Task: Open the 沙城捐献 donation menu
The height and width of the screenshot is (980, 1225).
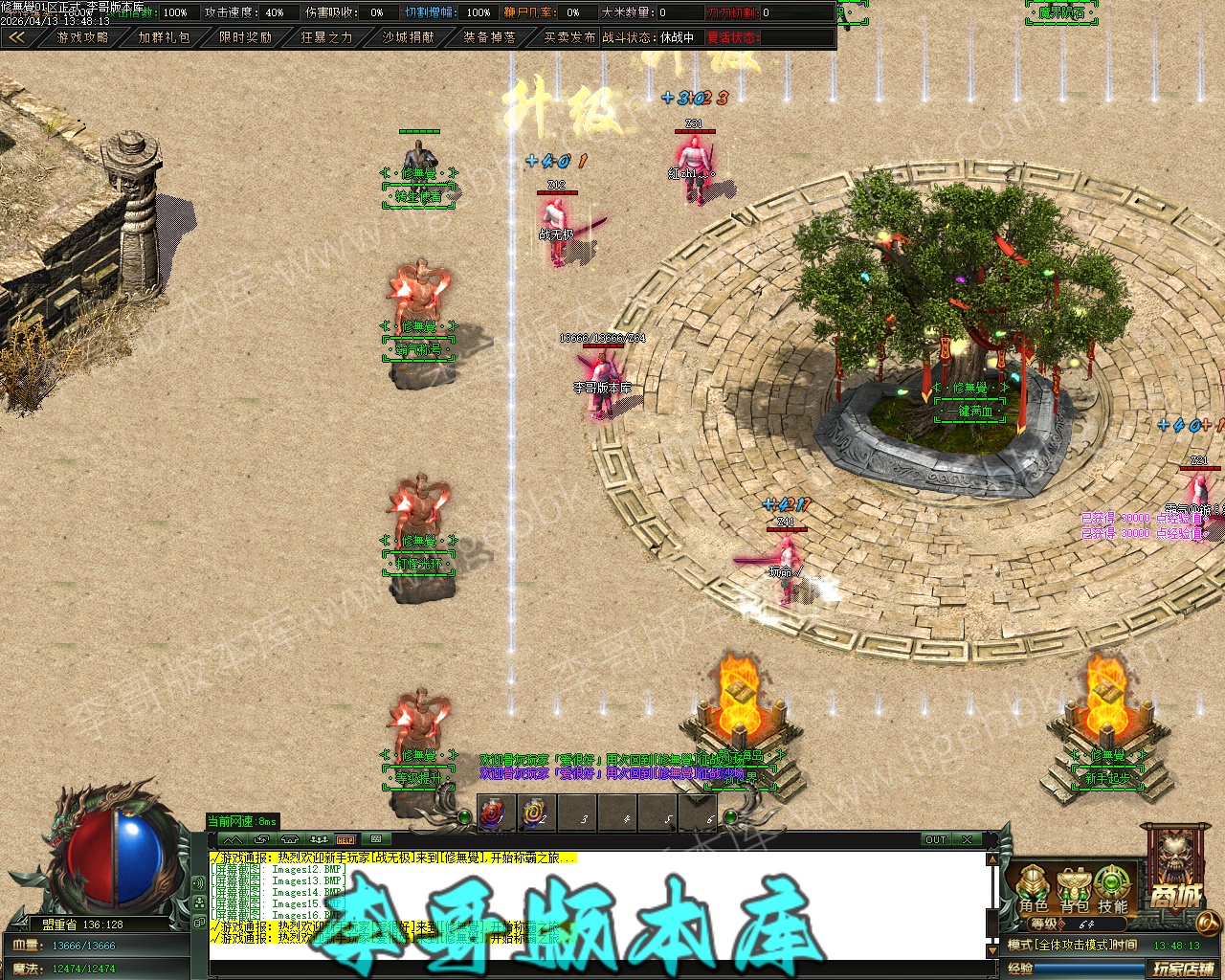Action: (408, 37)
